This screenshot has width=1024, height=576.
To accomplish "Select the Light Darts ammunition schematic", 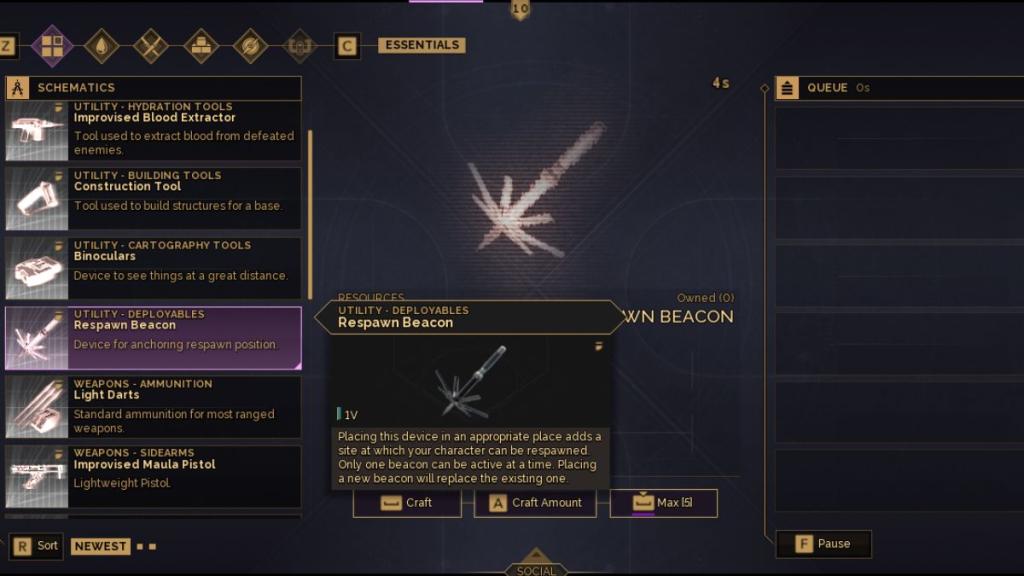I will [153, 407].
